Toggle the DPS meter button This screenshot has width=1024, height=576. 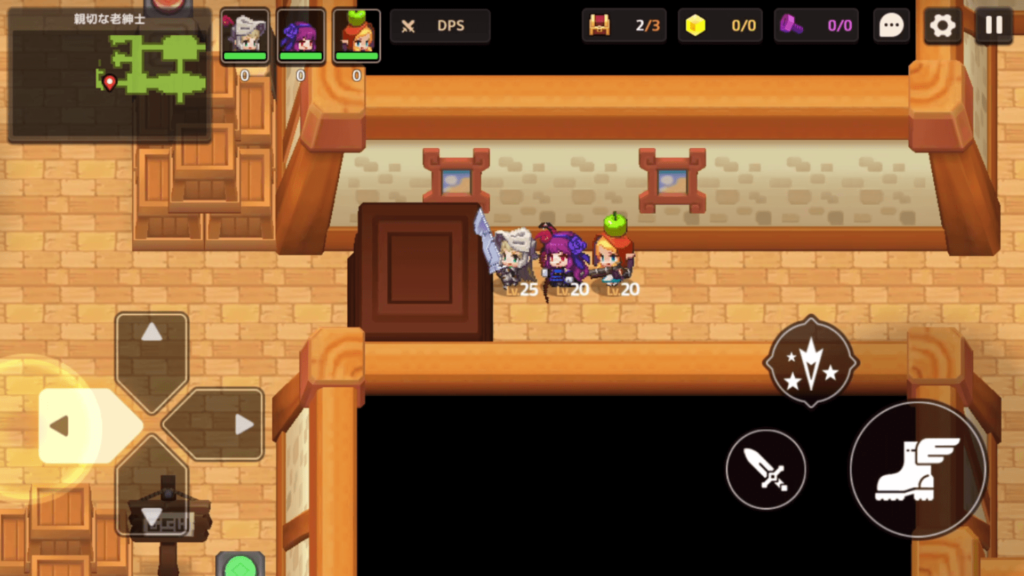[440, 26]
